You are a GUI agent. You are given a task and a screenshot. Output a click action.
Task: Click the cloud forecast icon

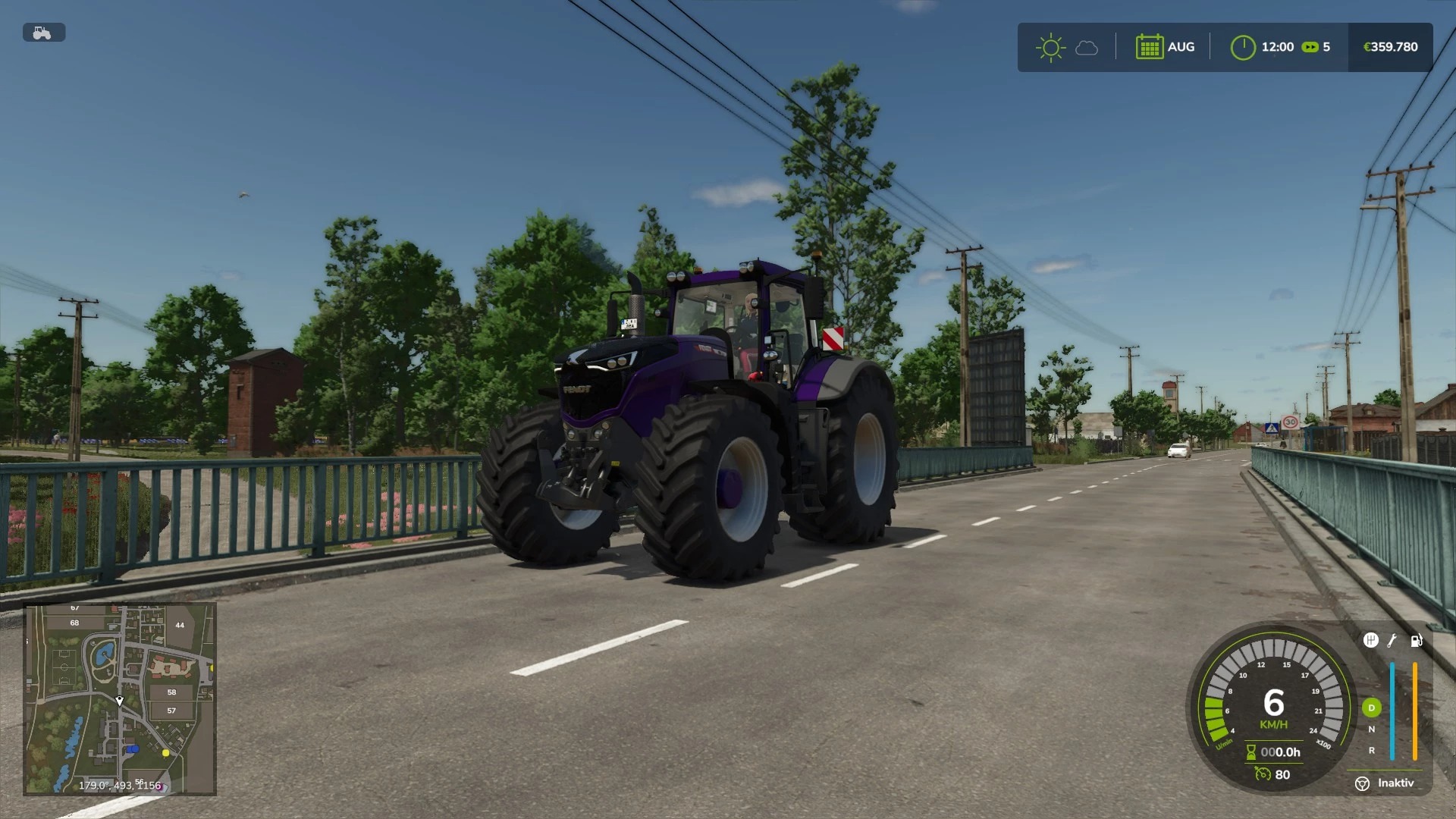[1087, 47]
